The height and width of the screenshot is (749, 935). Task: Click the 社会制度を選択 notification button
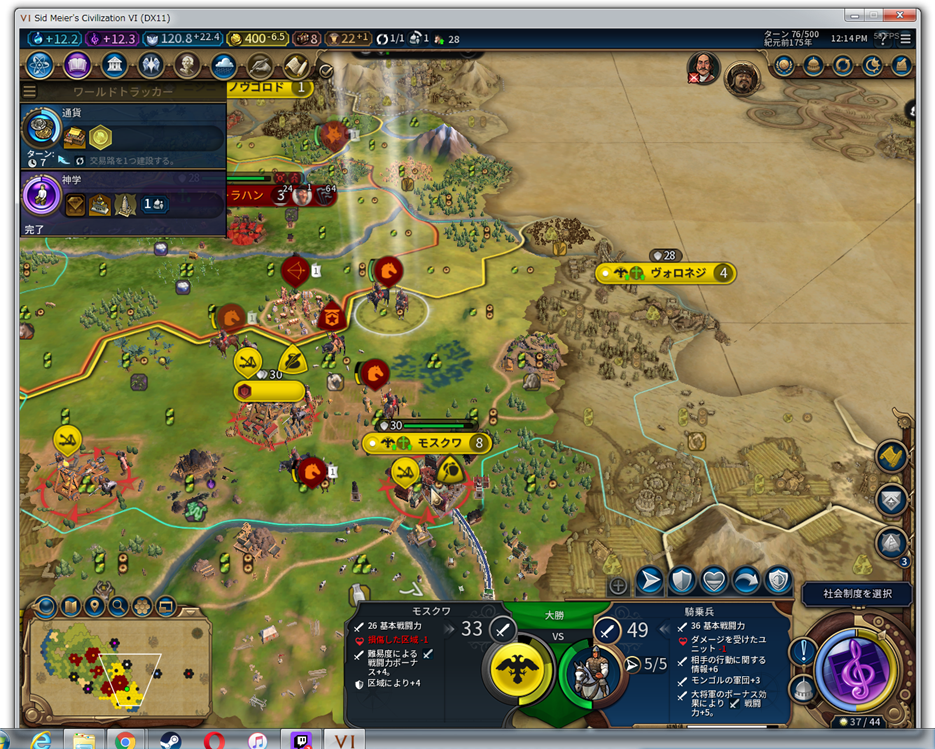[x=857, y=594]
